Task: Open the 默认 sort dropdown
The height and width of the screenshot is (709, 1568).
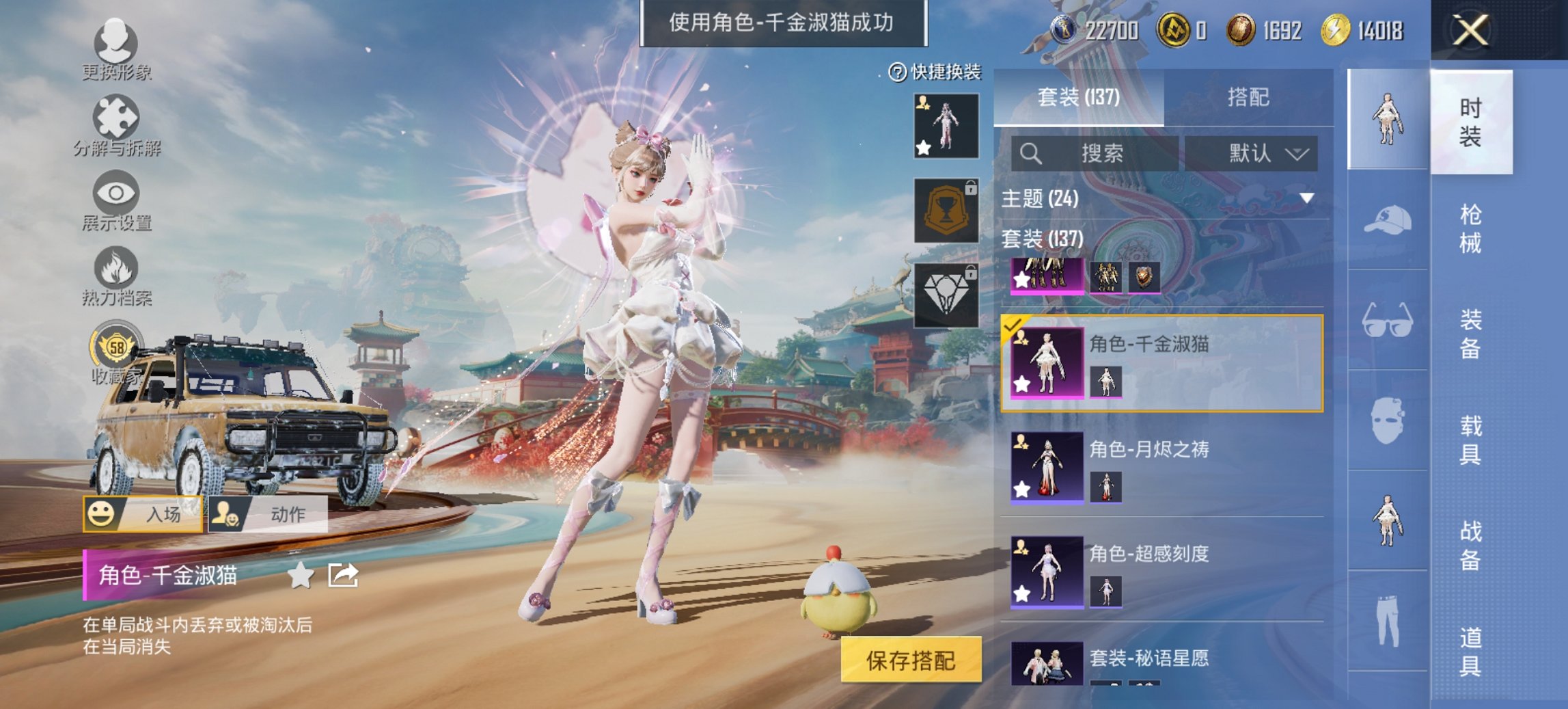Action: [1257, 153]
